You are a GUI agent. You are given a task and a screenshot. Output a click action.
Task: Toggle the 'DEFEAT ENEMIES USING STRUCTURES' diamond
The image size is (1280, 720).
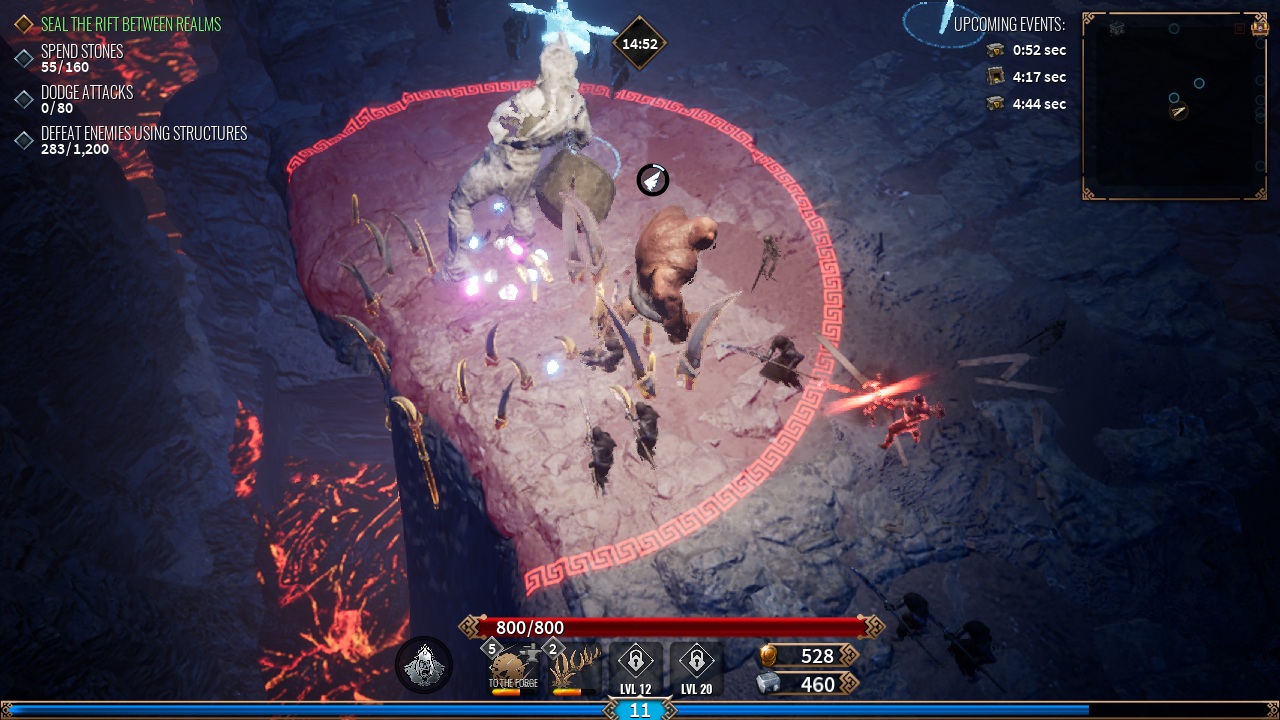25,139
